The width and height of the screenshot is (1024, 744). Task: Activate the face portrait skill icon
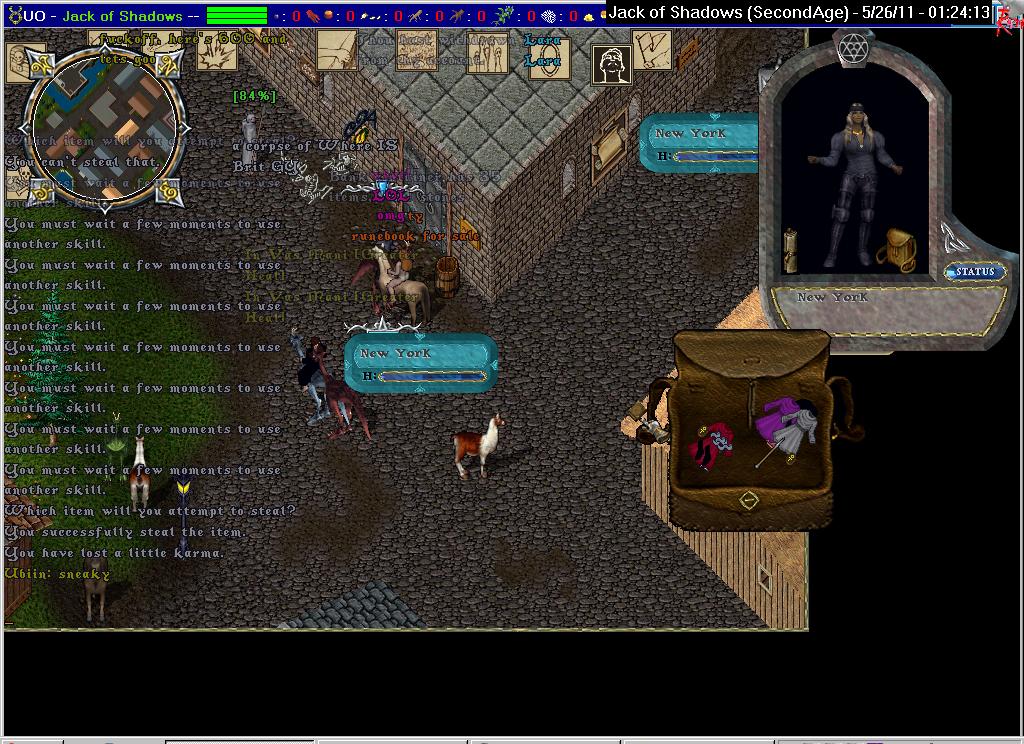click(611, 65)
